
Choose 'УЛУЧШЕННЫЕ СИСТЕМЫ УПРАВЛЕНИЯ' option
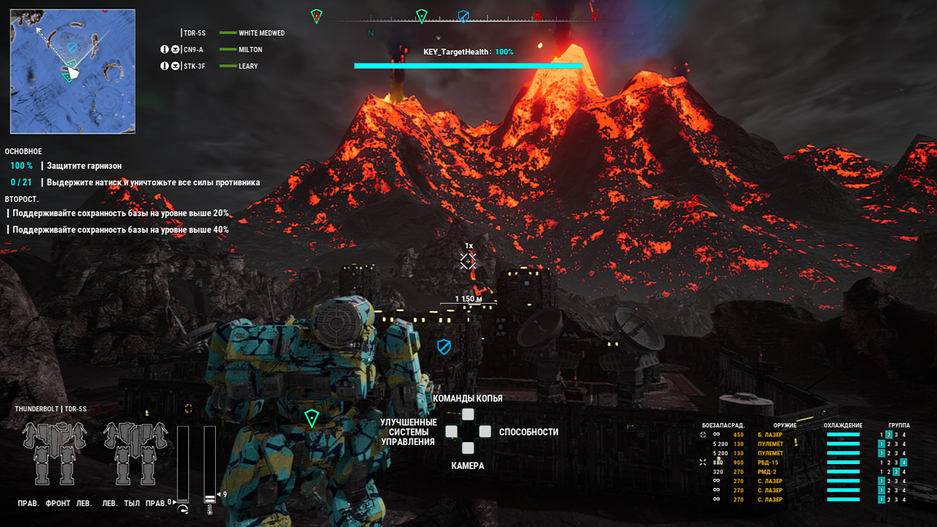point(409,432)
